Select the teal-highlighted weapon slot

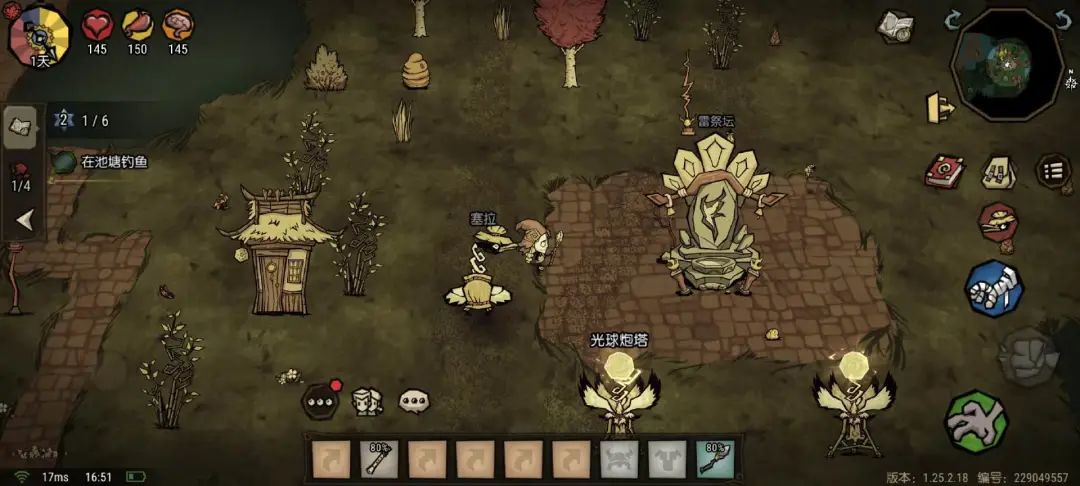click(x=715, y=459)
